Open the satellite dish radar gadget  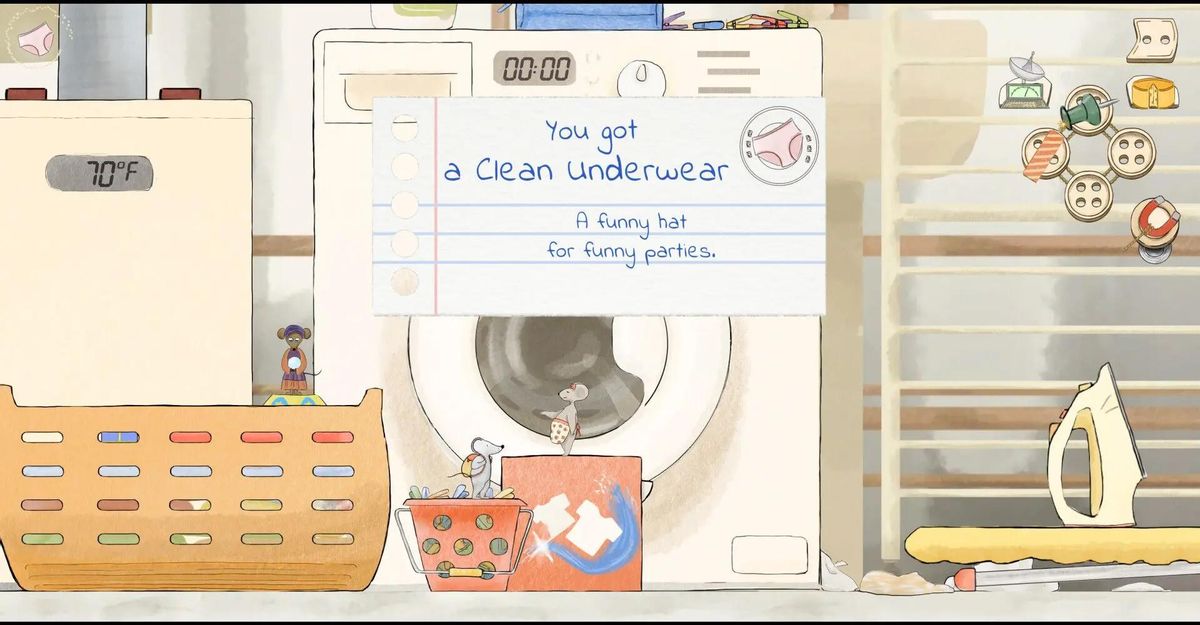pyautogui.click(x=1025, y=83)
